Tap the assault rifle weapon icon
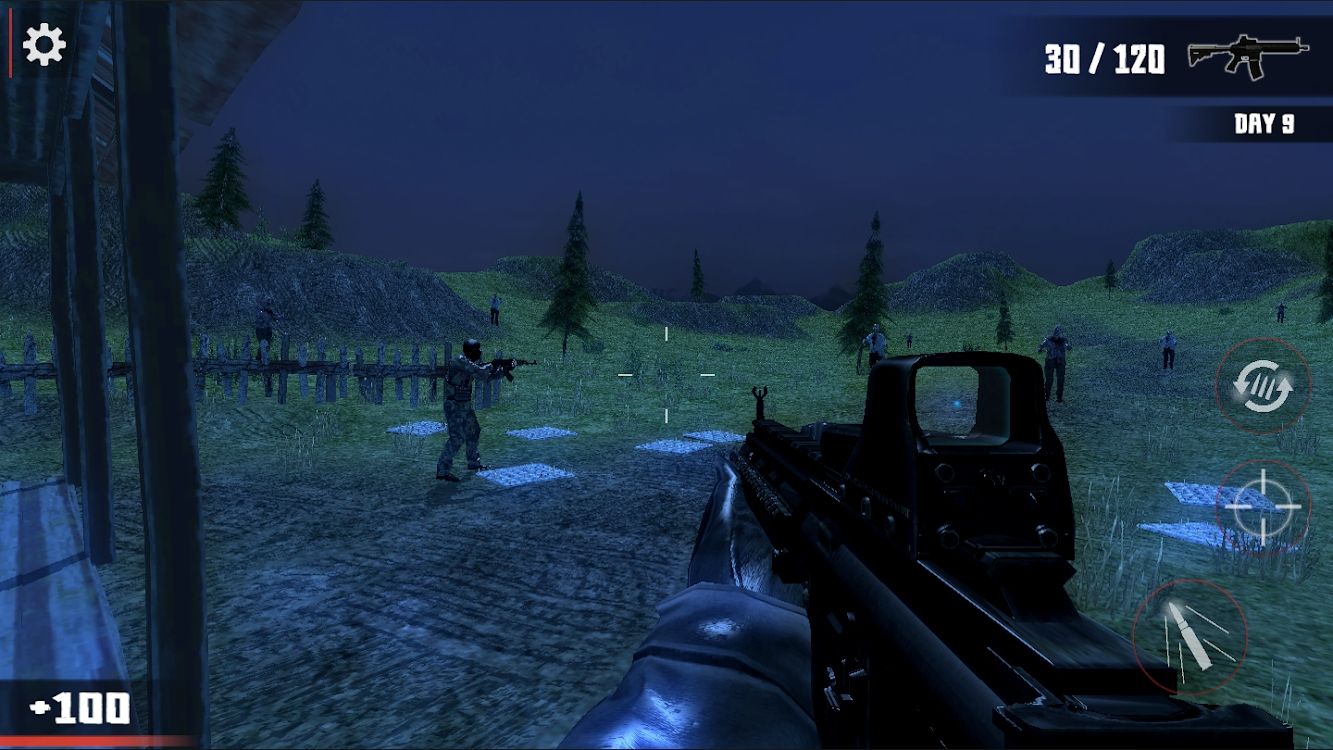Viewport: 1333px width, 750px height. pos(1248,55)
